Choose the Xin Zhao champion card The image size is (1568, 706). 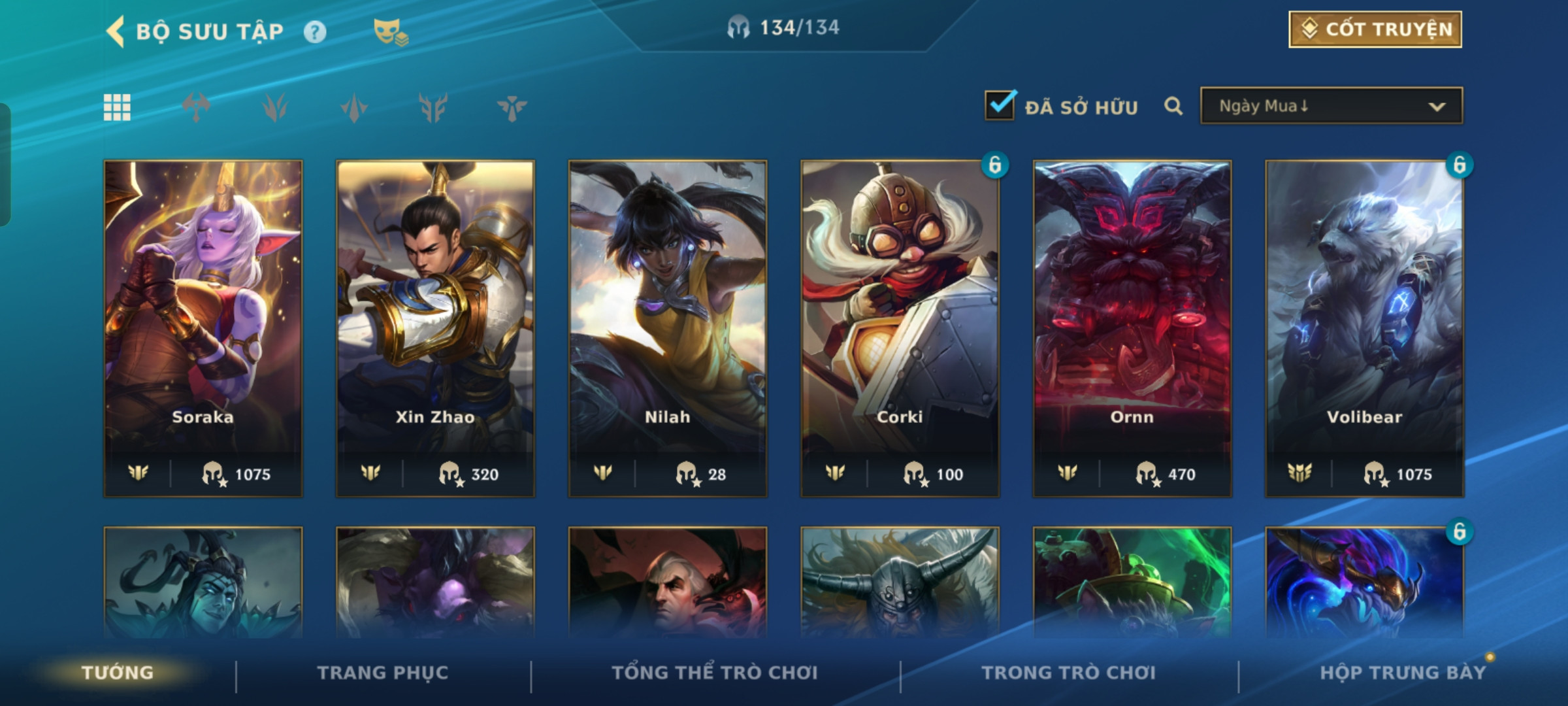pos(435,327)
